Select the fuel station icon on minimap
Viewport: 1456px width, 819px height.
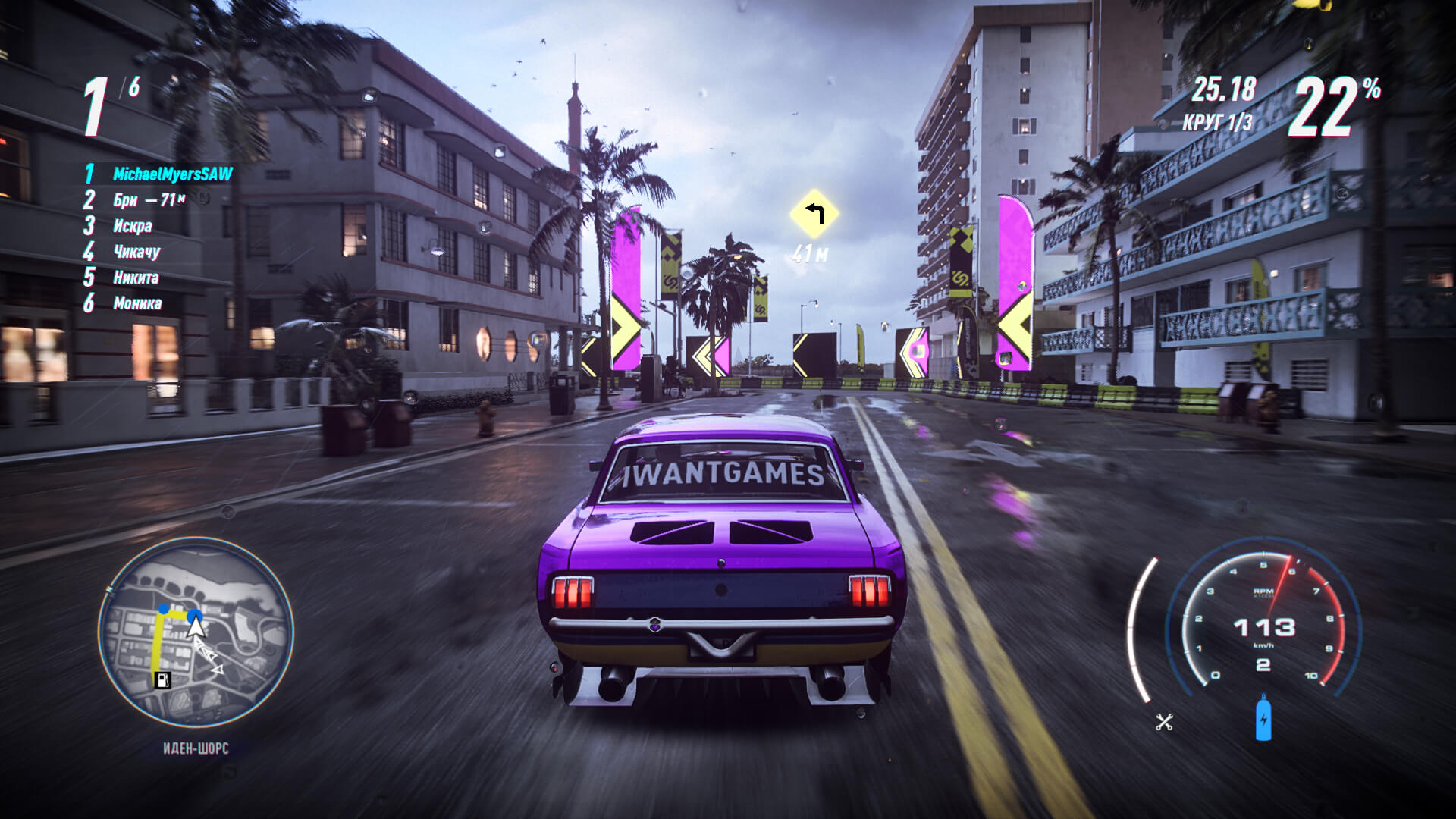[x=164, y=680]
